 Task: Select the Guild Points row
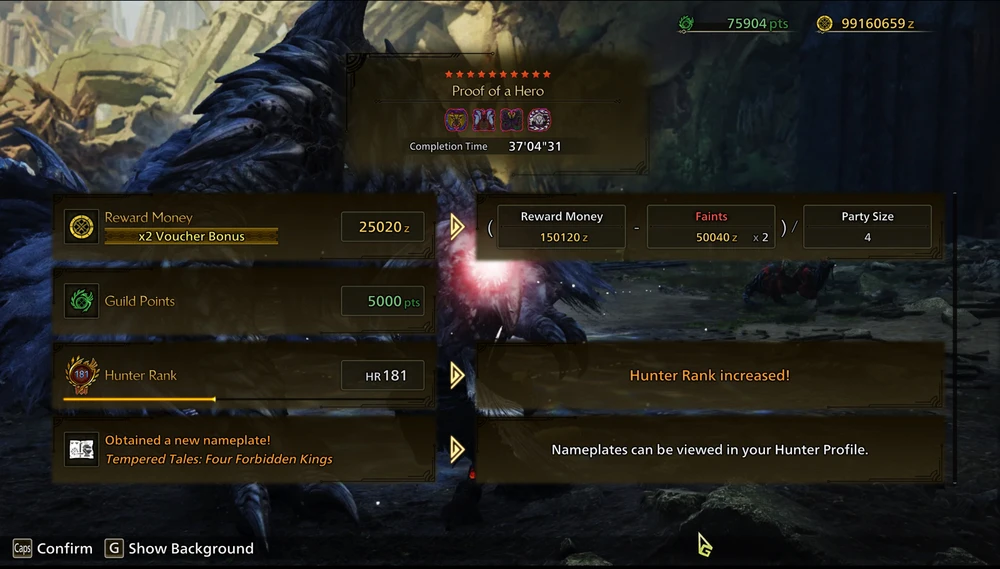tap(244, 301)
